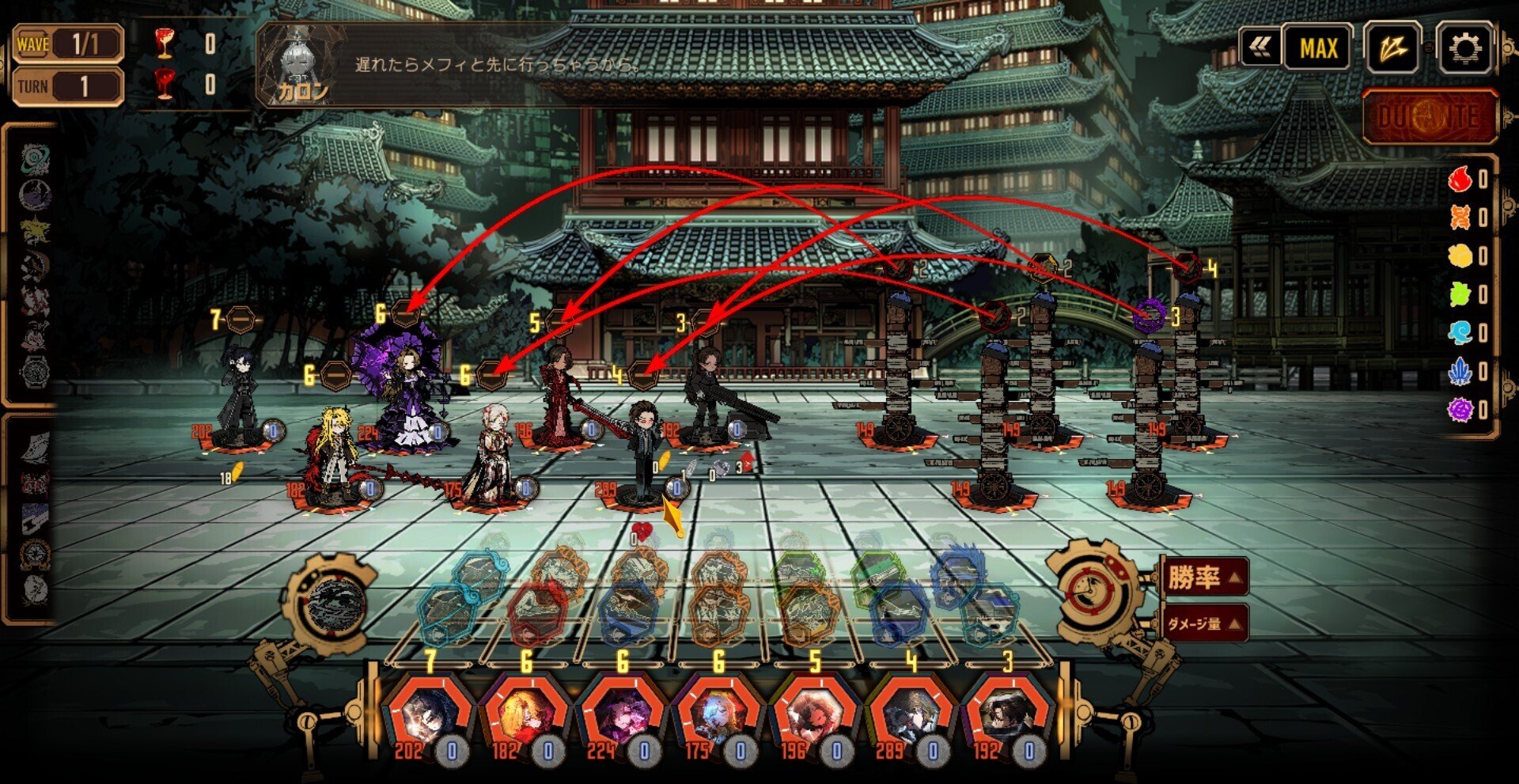Select the sword icon in lower left sidebar
The width and height of the screenshot is (1519, 784).
pyautogui.click(x=35, y=517)
